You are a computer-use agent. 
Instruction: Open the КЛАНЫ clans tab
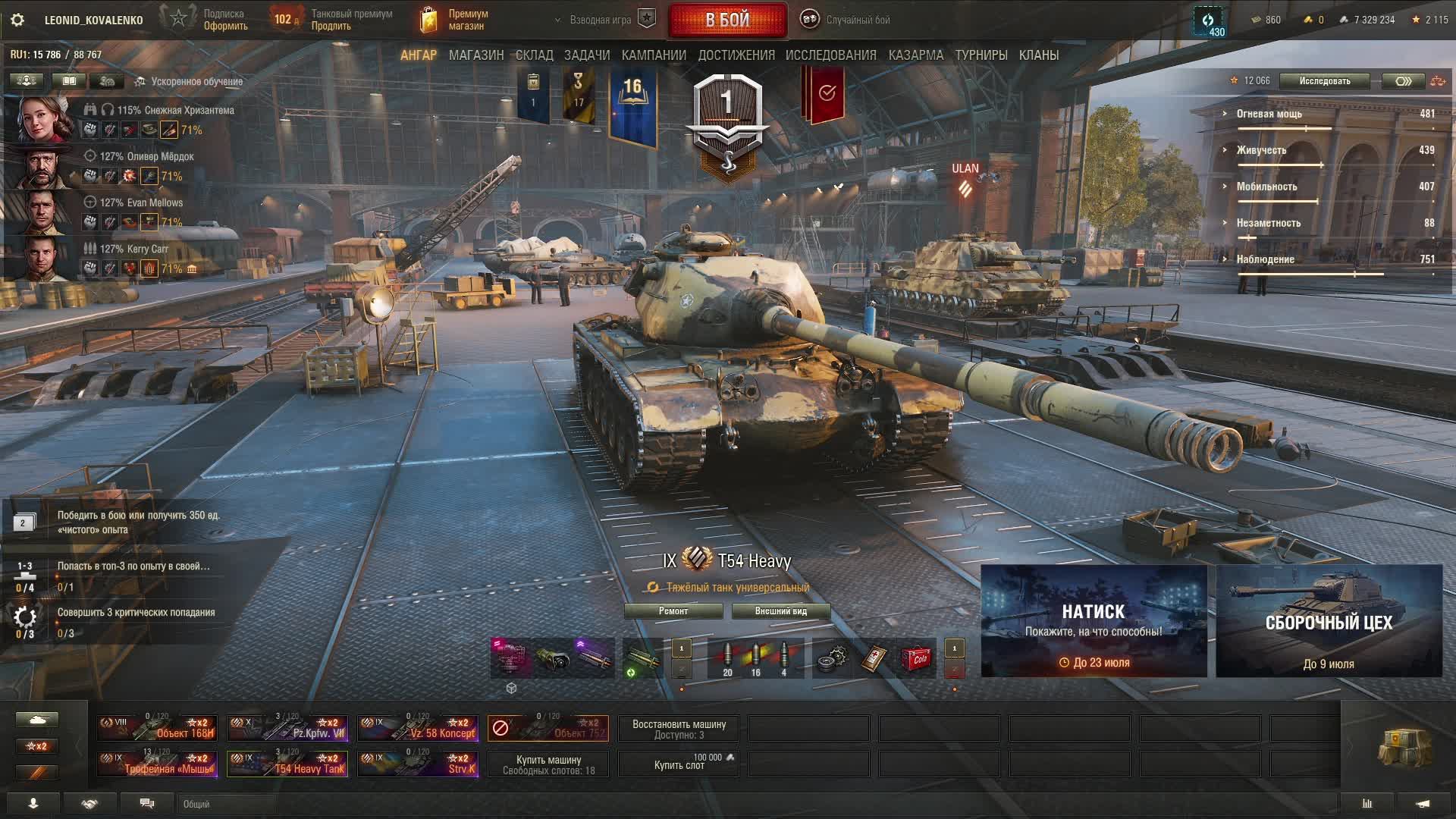tap(1038, 55)
